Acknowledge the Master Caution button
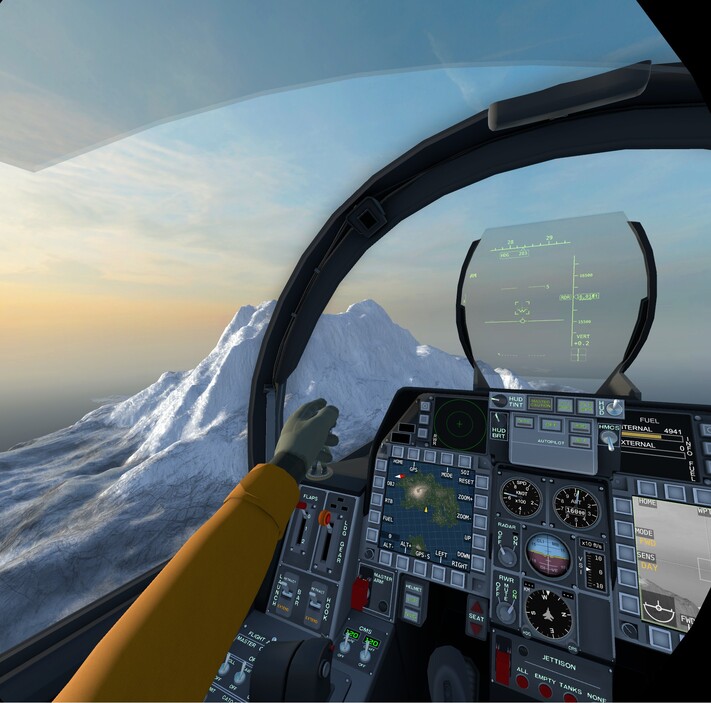 540,404
